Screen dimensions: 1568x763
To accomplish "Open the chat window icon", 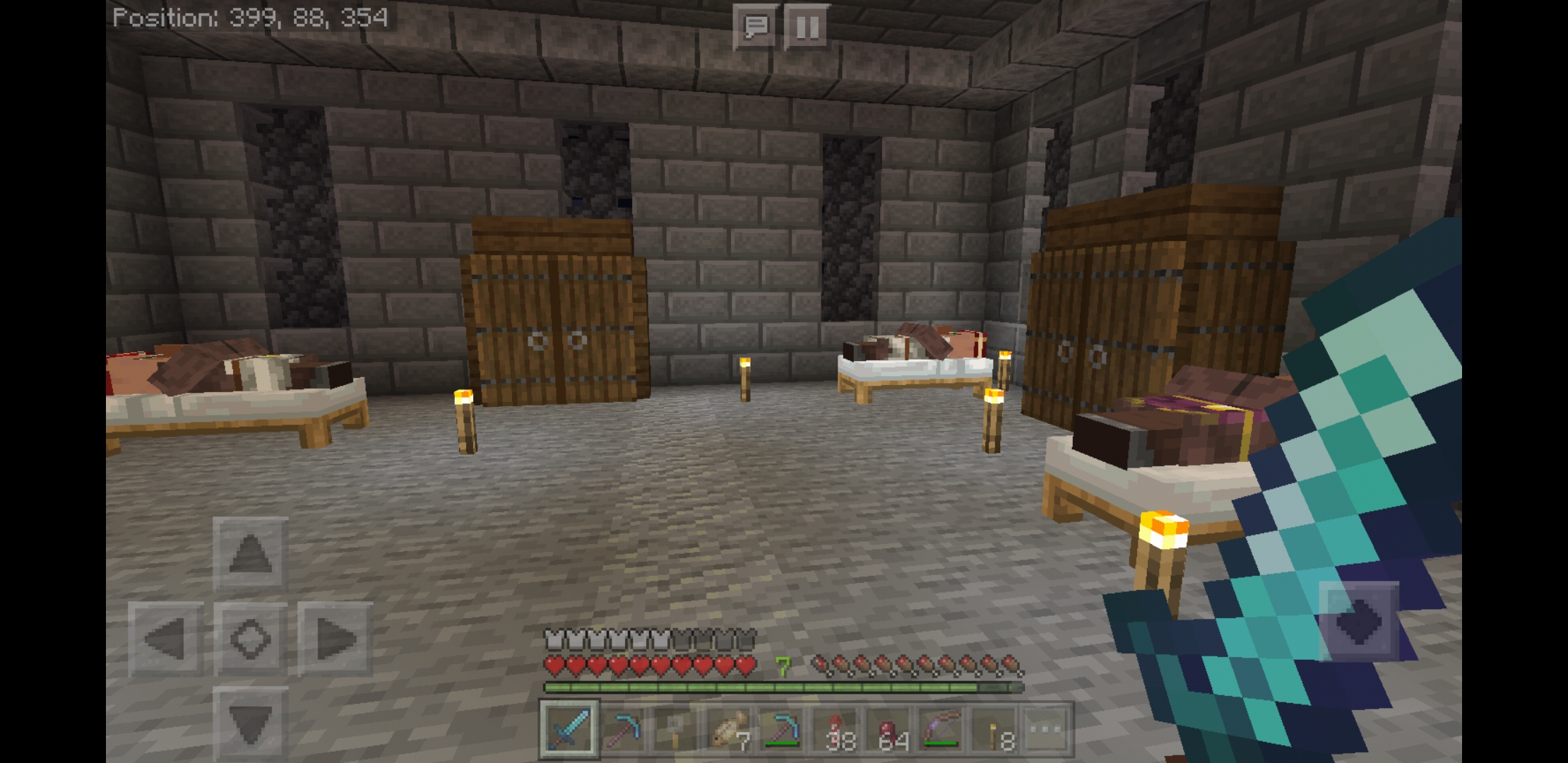I will [753, 28].
